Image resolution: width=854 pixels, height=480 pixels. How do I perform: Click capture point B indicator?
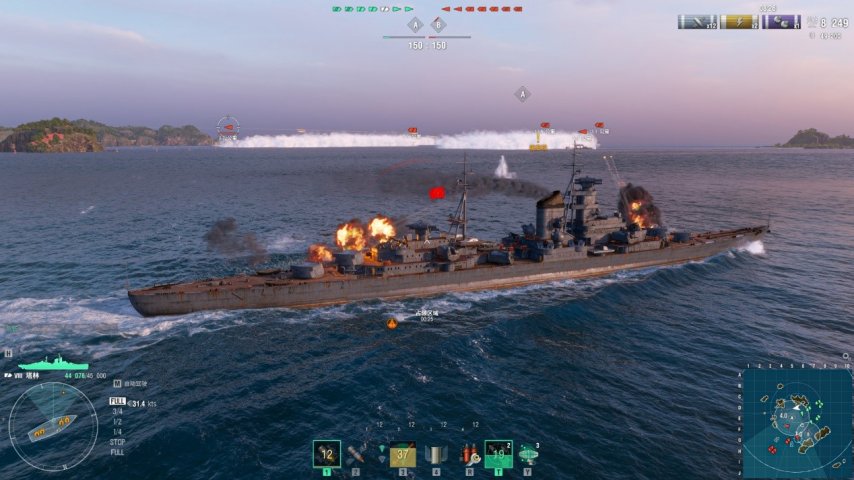438,25
